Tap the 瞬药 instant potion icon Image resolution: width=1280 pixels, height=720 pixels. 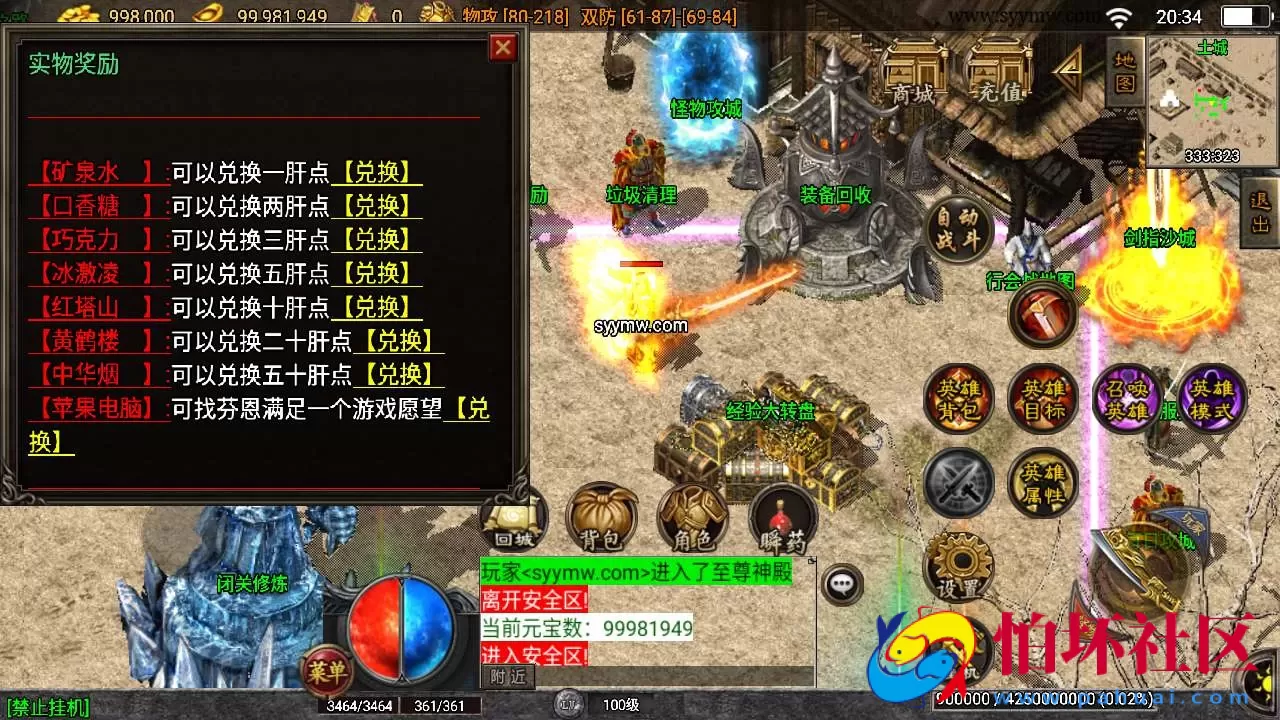(782, 516)
